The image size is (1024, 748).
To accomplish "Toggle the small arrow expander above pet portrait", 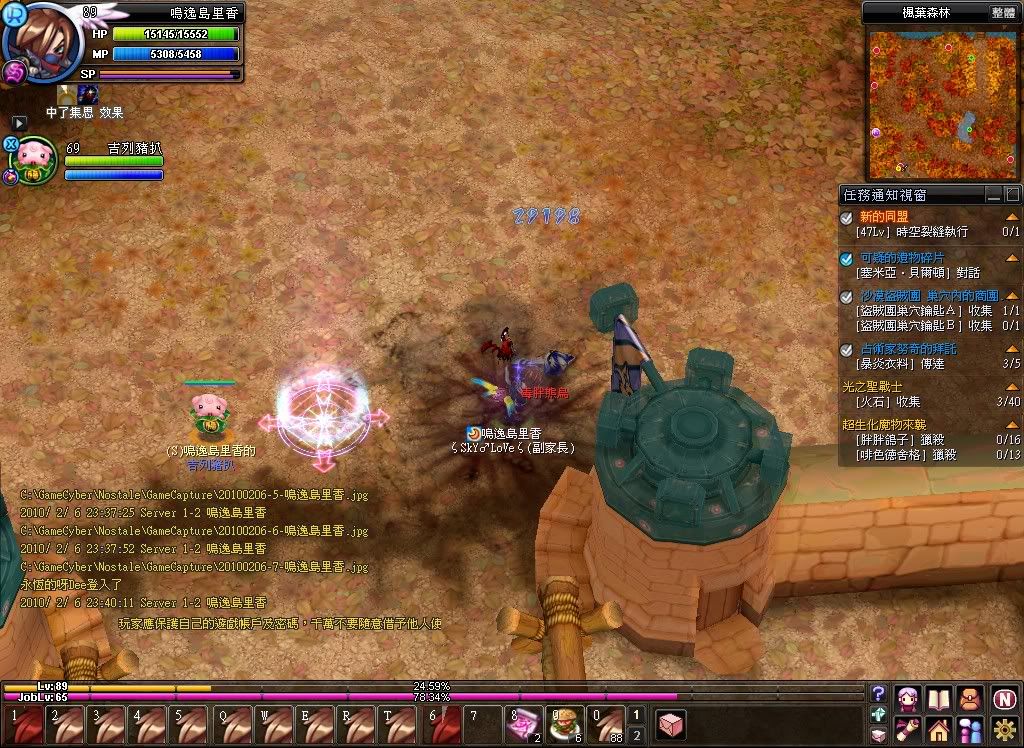I will tap(19, 122).
